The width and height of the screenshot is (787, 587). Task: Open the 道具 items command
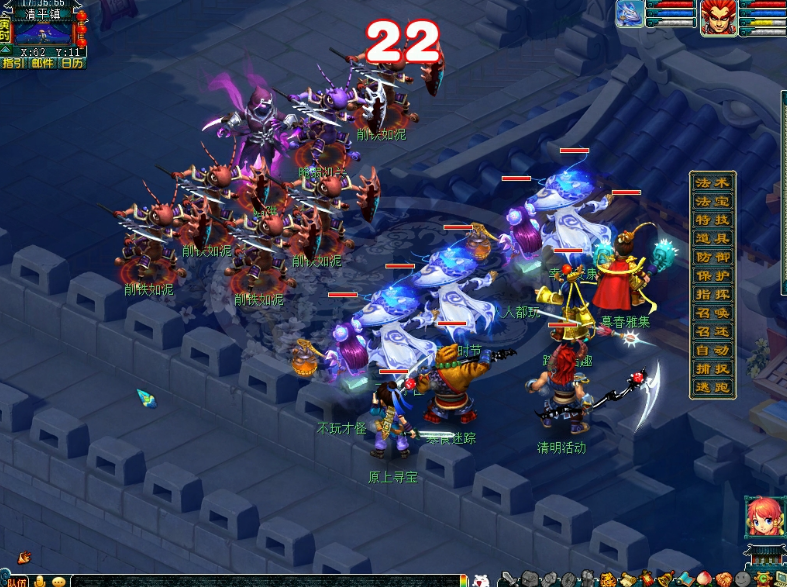click(x=714, y=239)
